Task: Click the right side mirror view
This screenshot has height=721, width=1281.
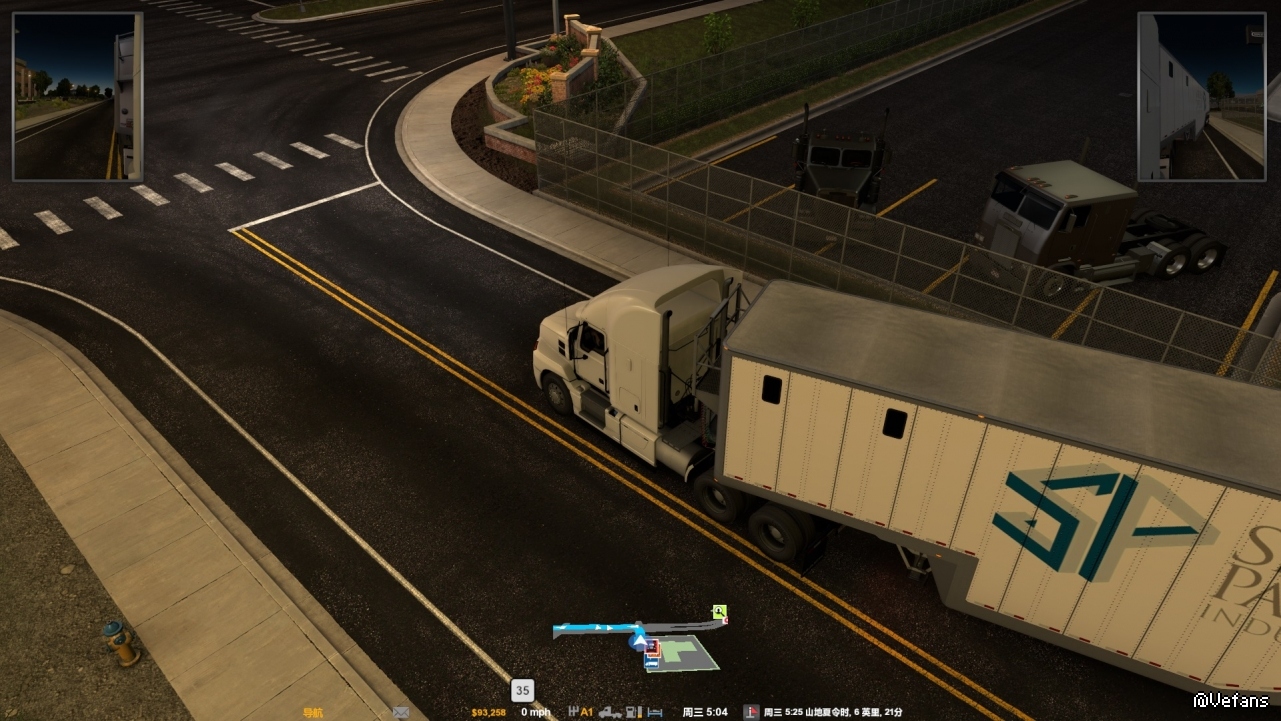Action: click(x=1201, y=96)
